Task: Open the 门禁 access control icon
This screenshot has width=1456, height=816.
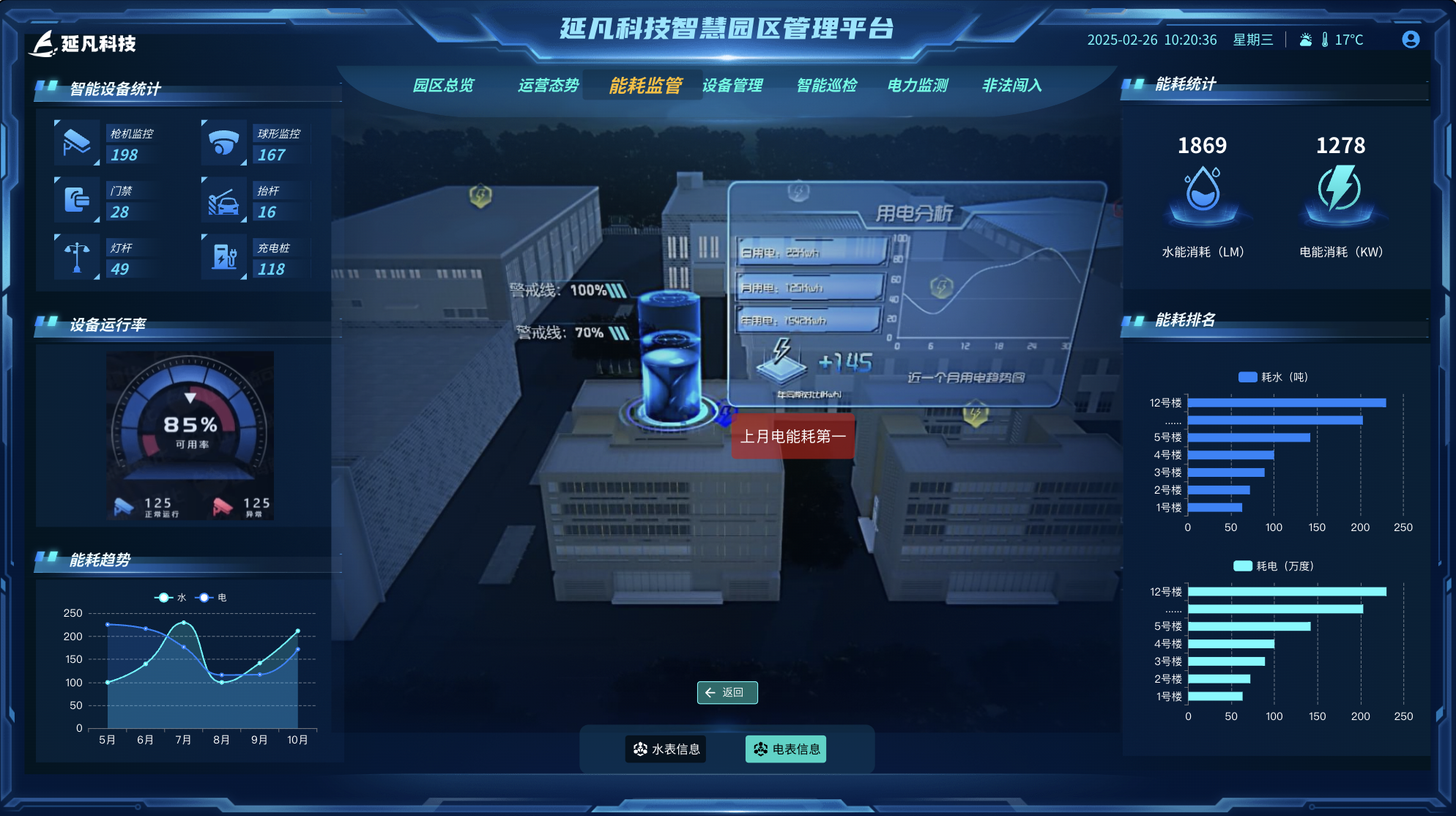Action: 76,200
